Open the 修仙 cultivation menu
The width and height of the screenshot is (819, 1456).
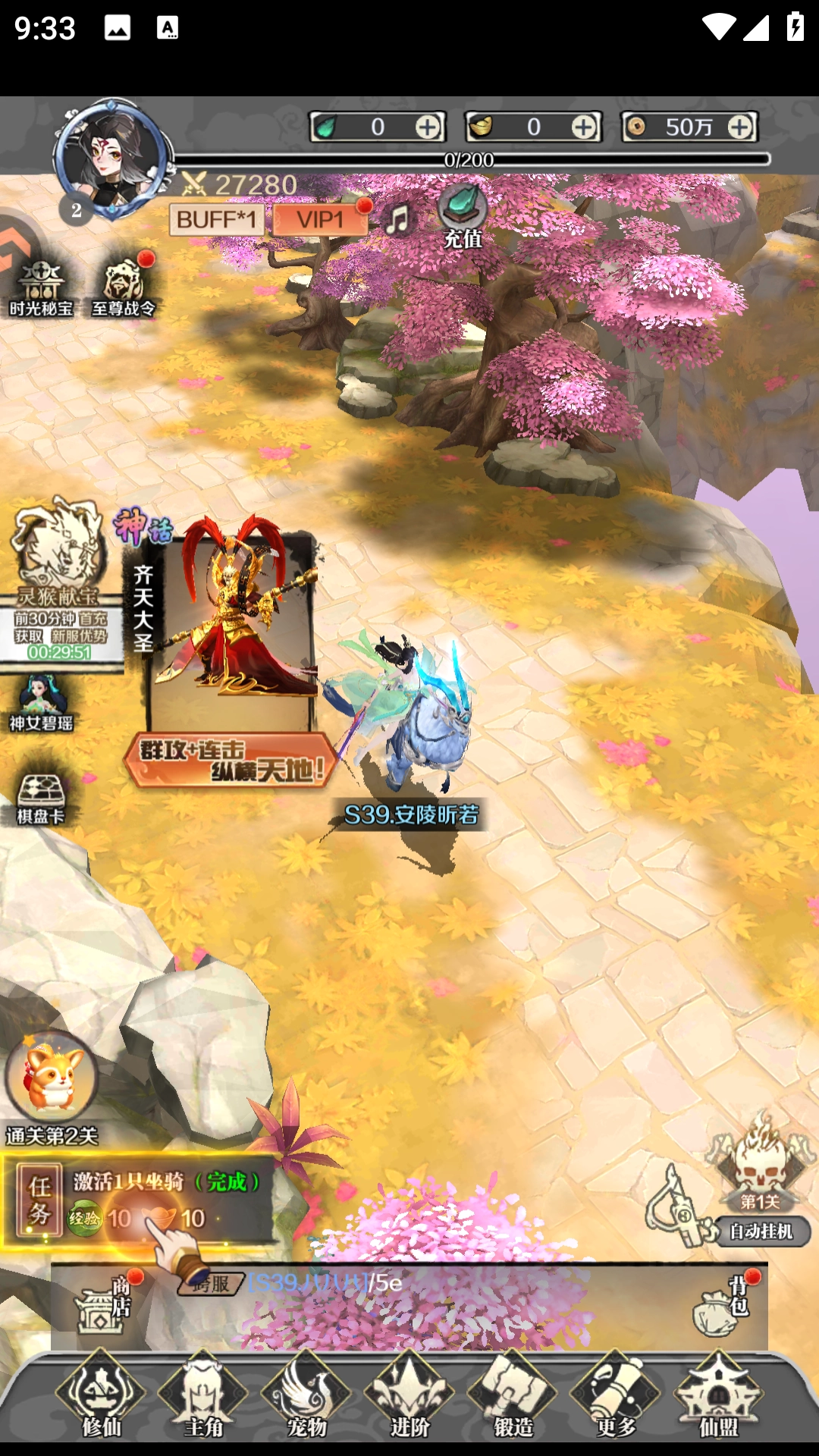(101, 1397)
